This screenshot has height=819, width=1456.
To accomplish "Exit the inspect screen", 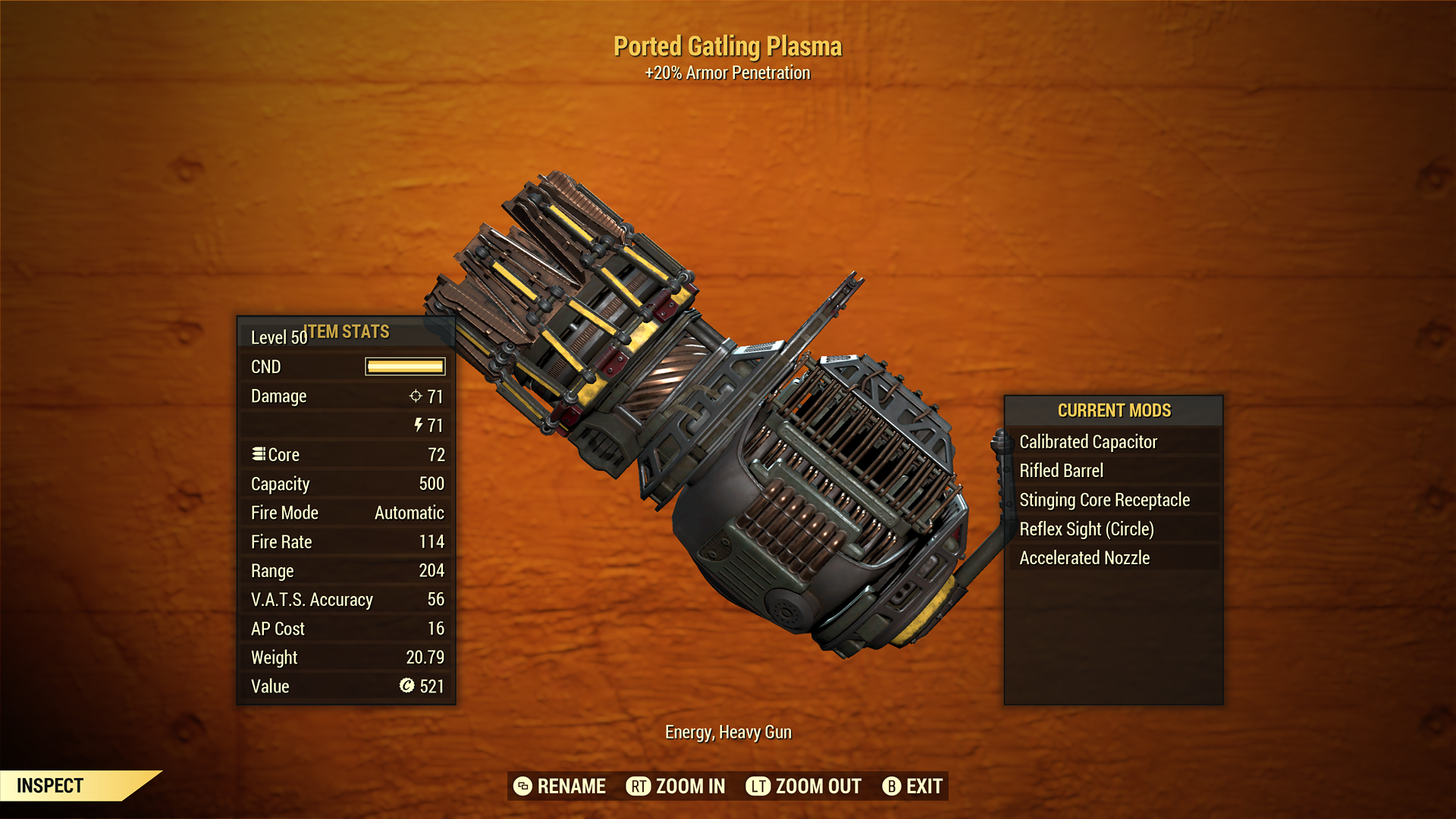I will coord(912,786).
